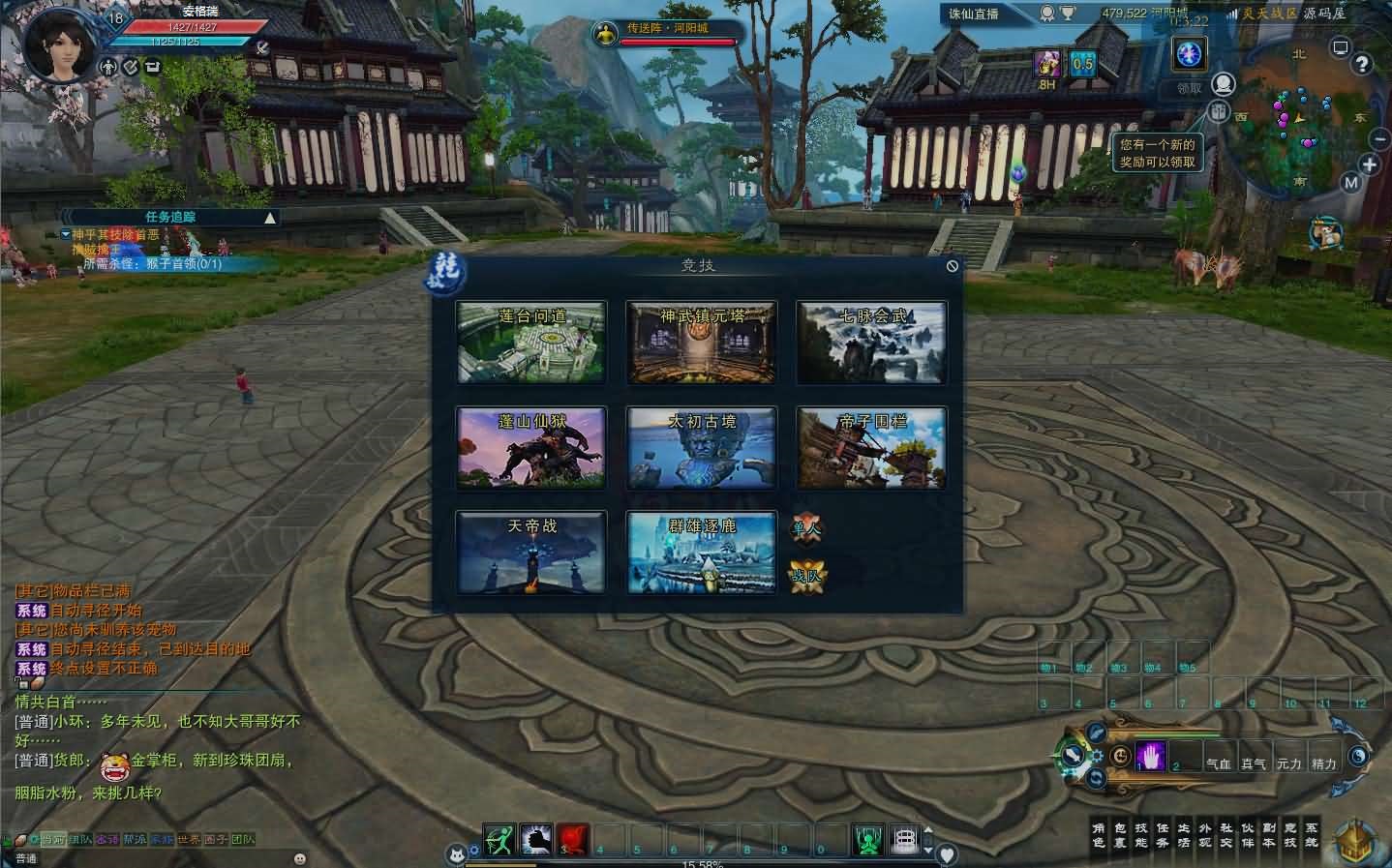This screenshot has width=1392, height=868.
Task: Click the minimap zoom minus control
Action: [1381, 138]
